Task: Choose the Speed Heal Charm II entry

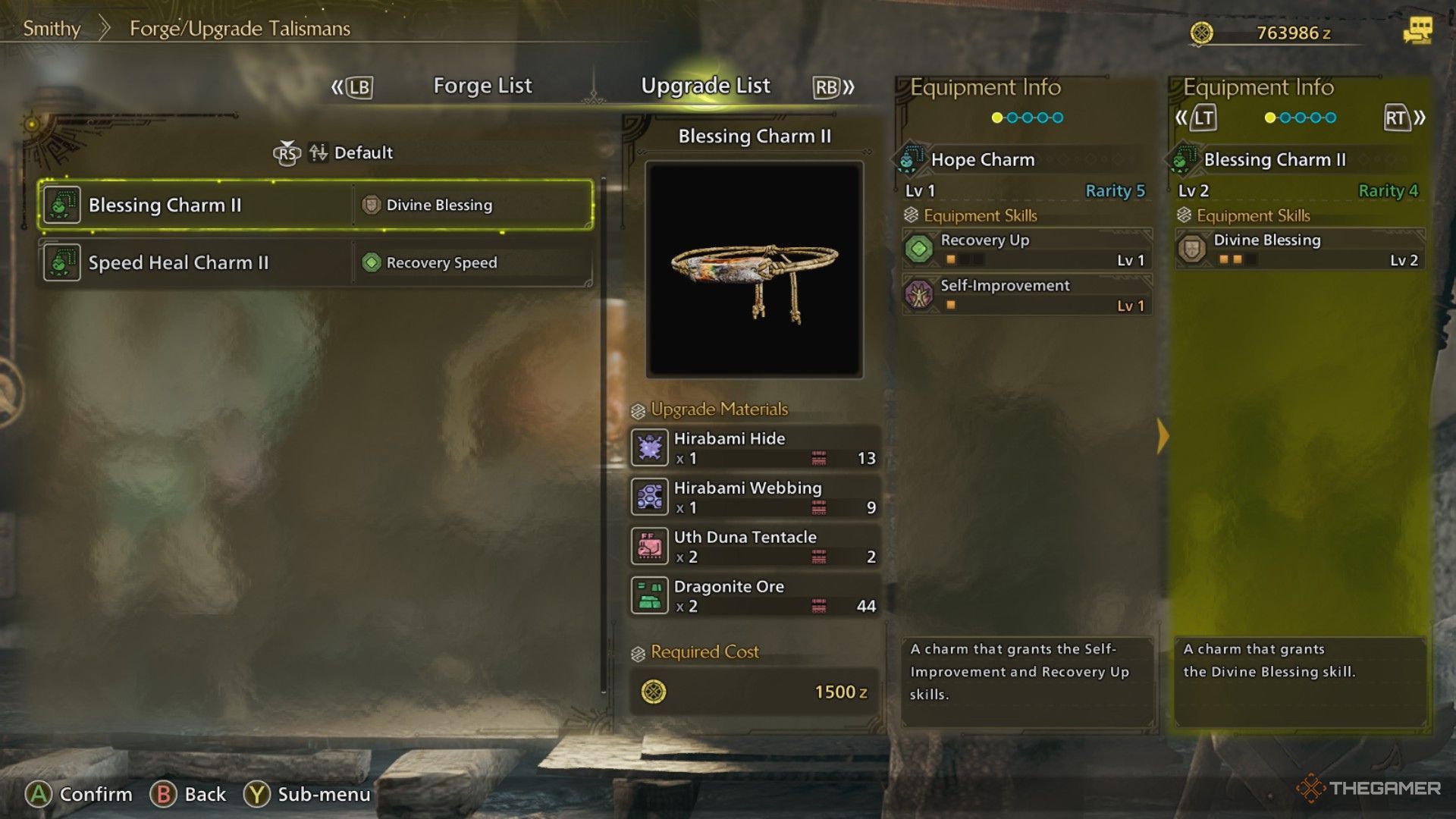Action: point(315,262)
